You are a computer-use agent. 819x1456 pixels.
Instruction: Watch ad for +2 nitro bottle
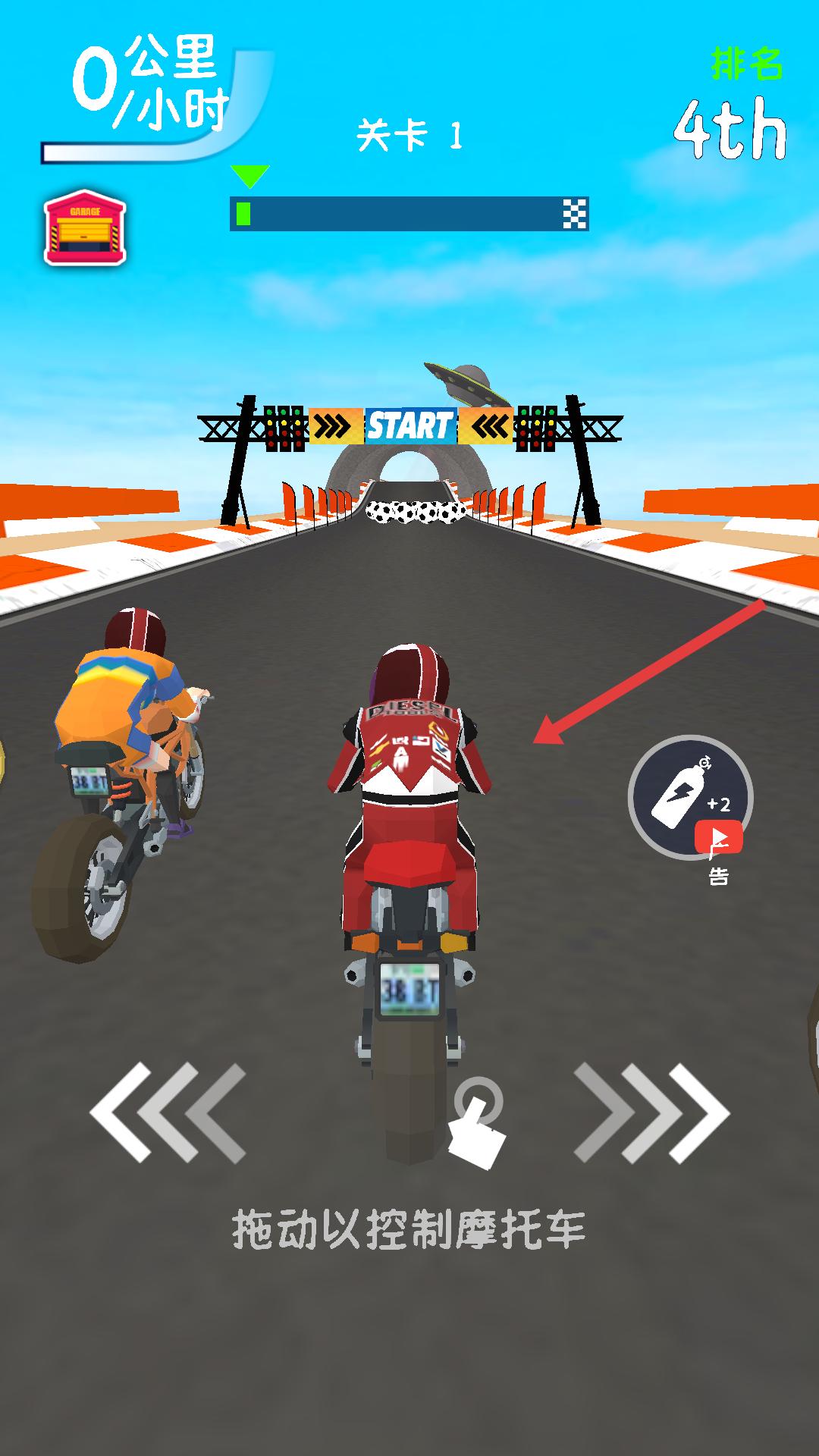(690, 798)
